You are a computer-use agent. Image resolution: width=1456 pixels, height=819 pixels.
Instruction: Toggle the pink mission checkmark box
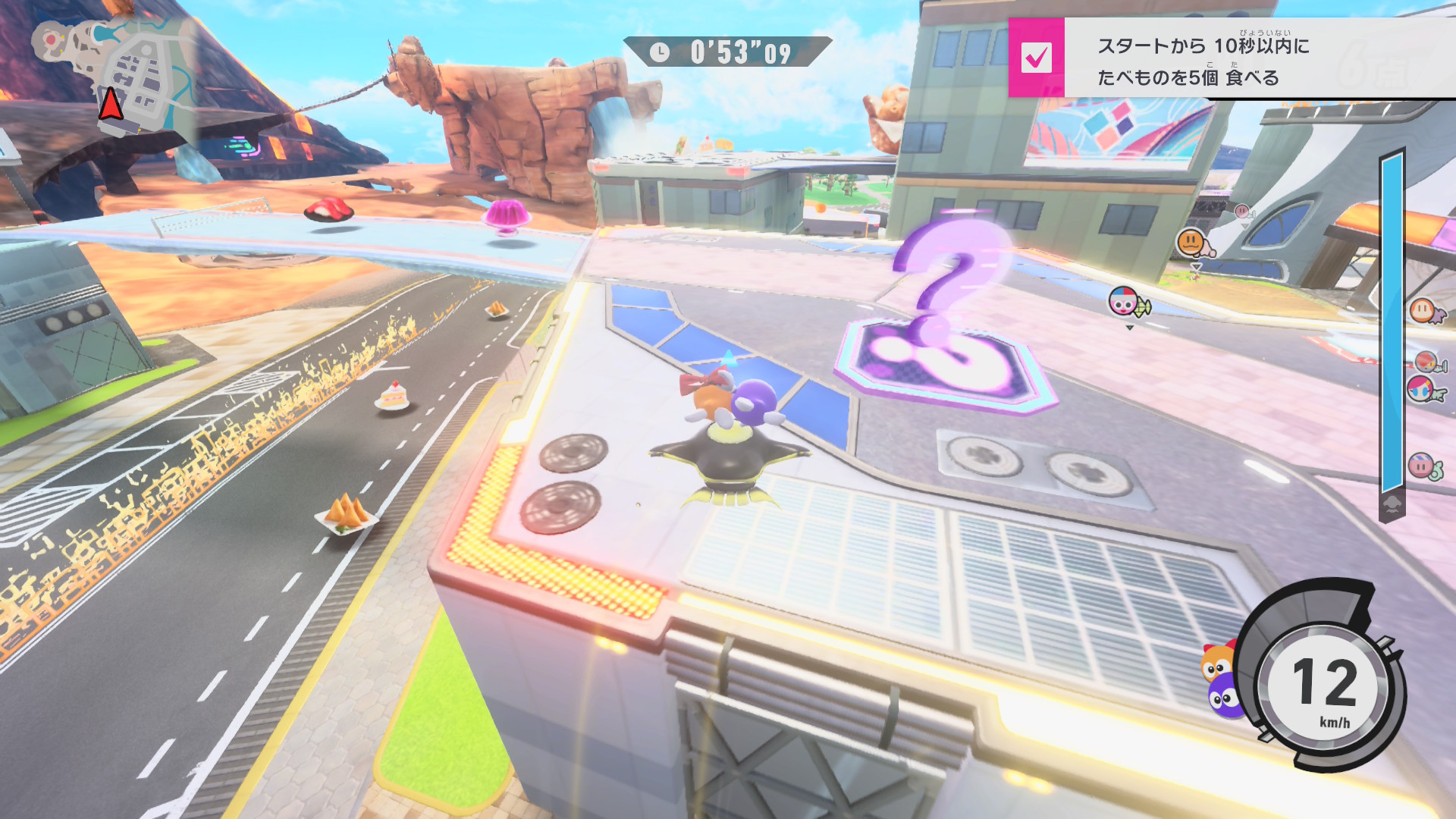(x=1036, y=58)
